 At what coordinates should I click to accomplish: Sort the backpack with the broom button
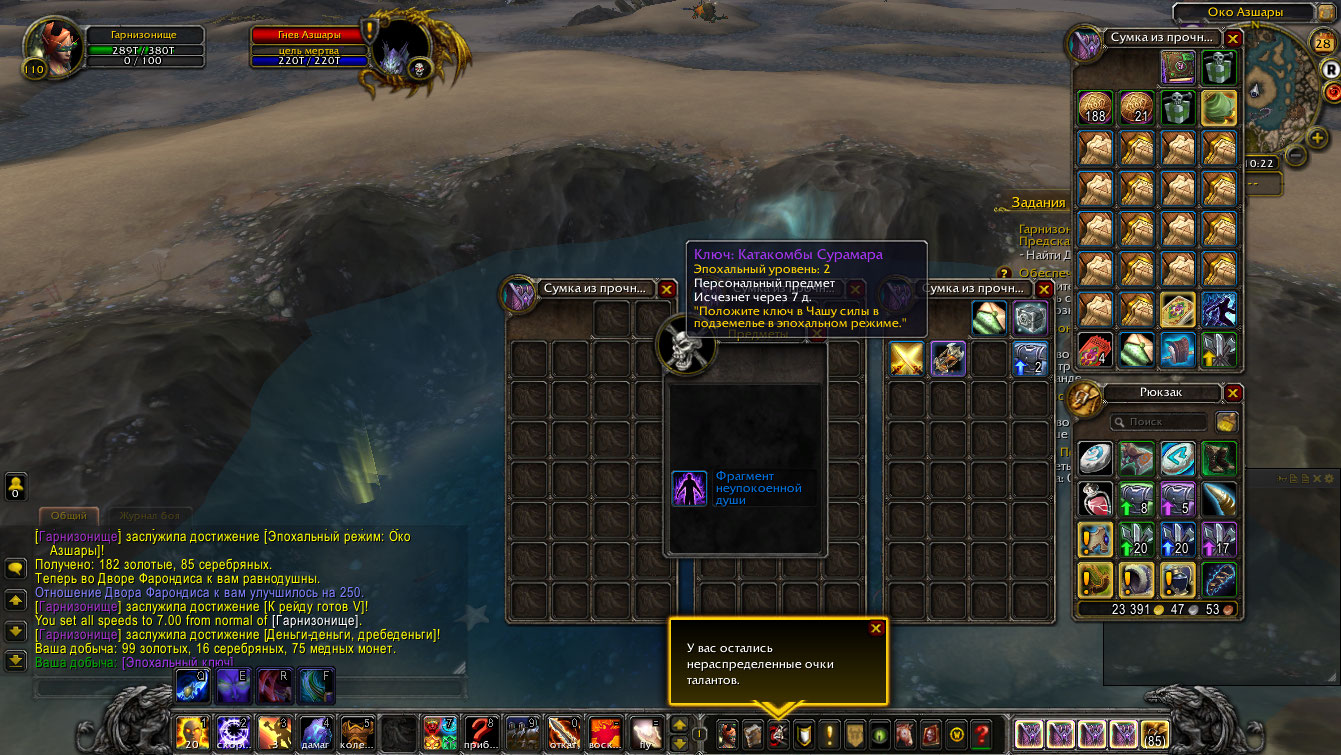tap(1225, 422)
